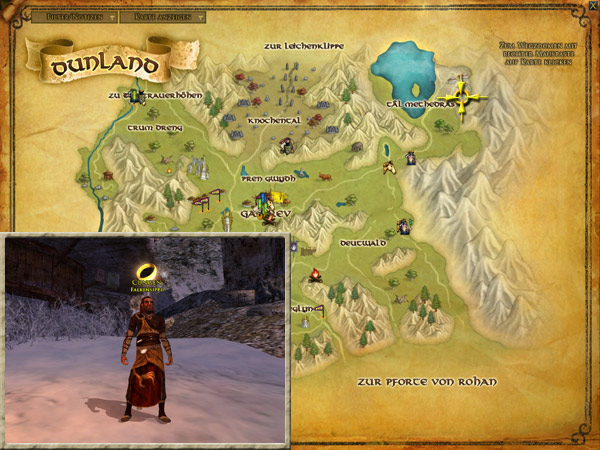This screenshot has height=450, width=600.
Task: Follow the 'Zur Pforte von Rohan' map exit
Action: click(426, 382)
